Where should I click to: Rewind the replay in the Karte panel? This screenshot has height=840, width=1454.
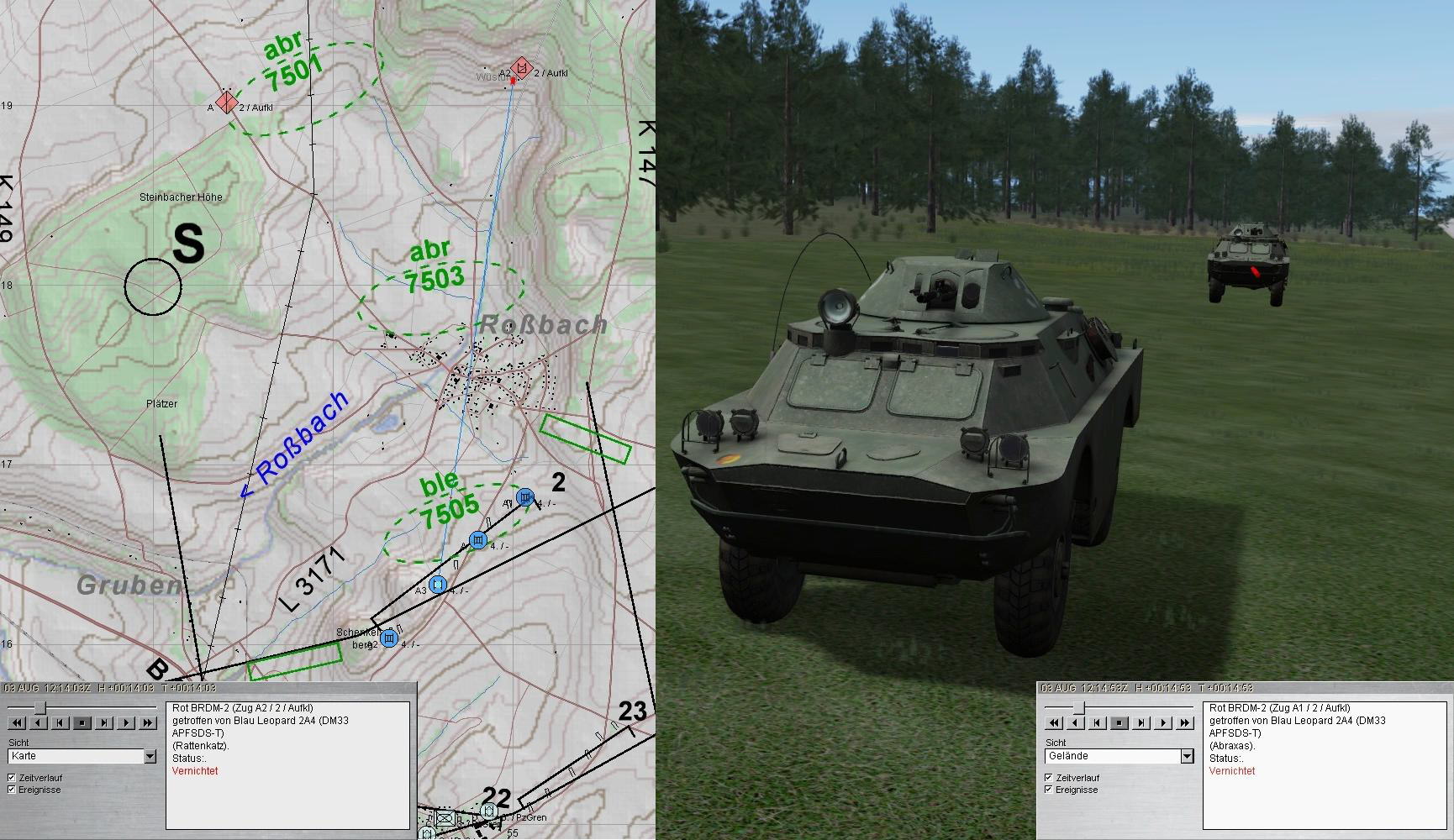[x=16, y=722]
